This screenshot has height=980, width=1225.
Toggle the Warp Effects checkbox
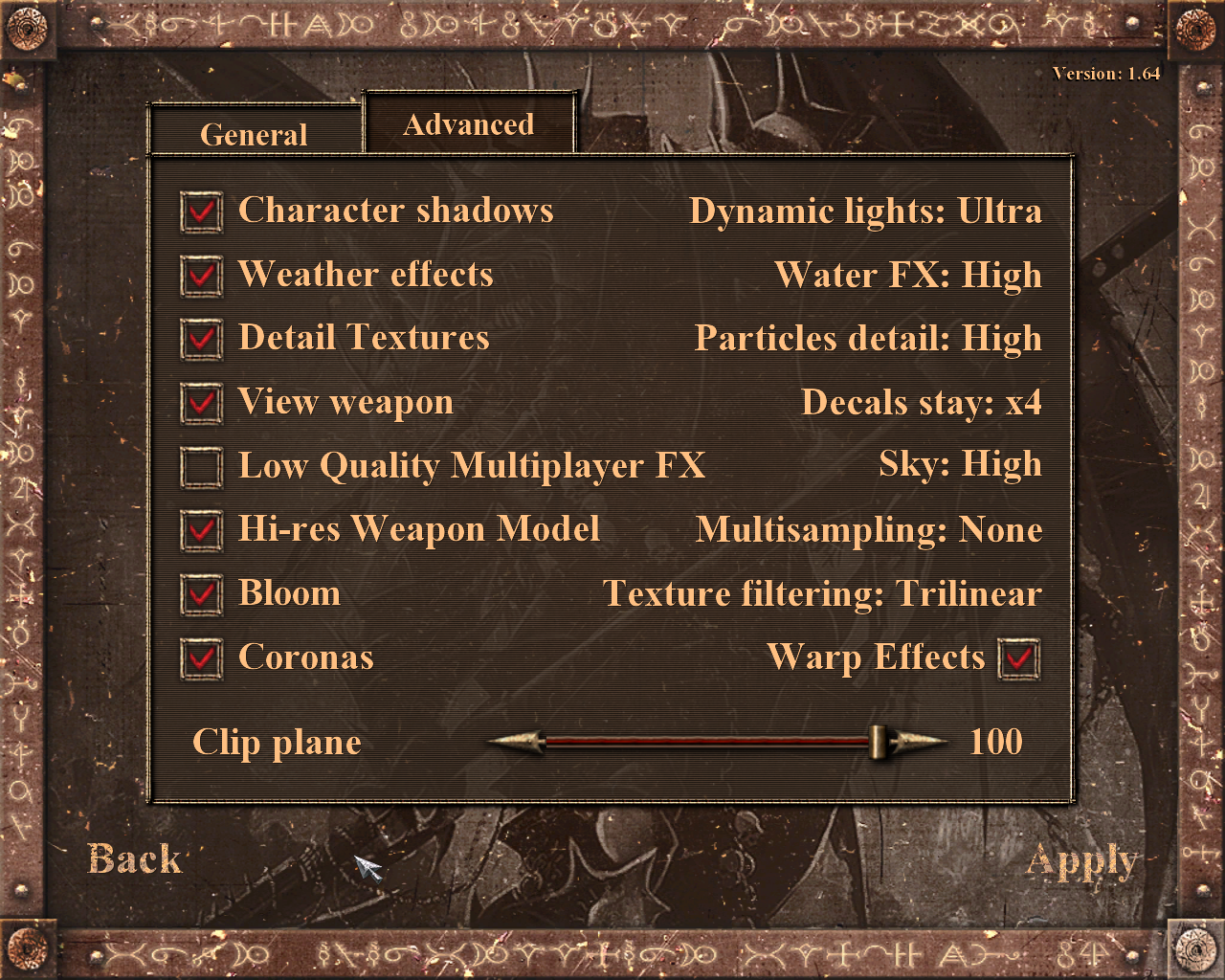pos(1018,658)
